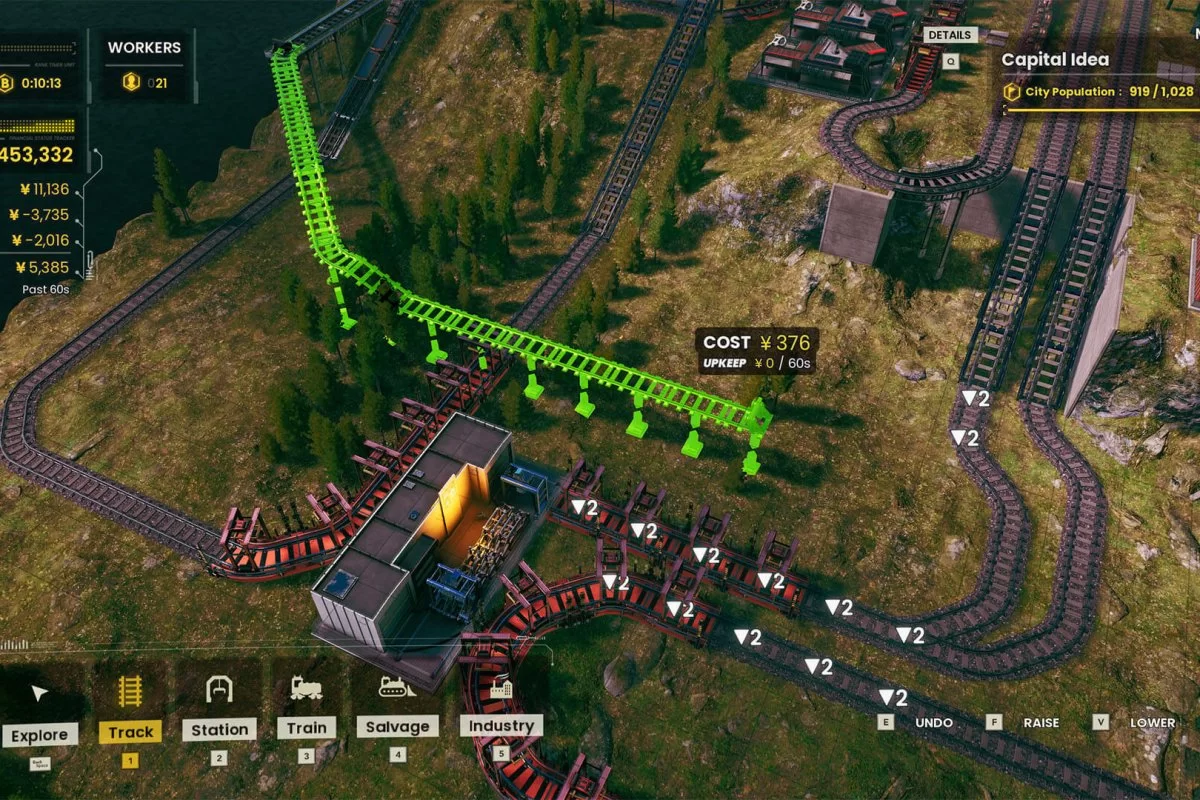Show city Details

[x=948, y=35]
